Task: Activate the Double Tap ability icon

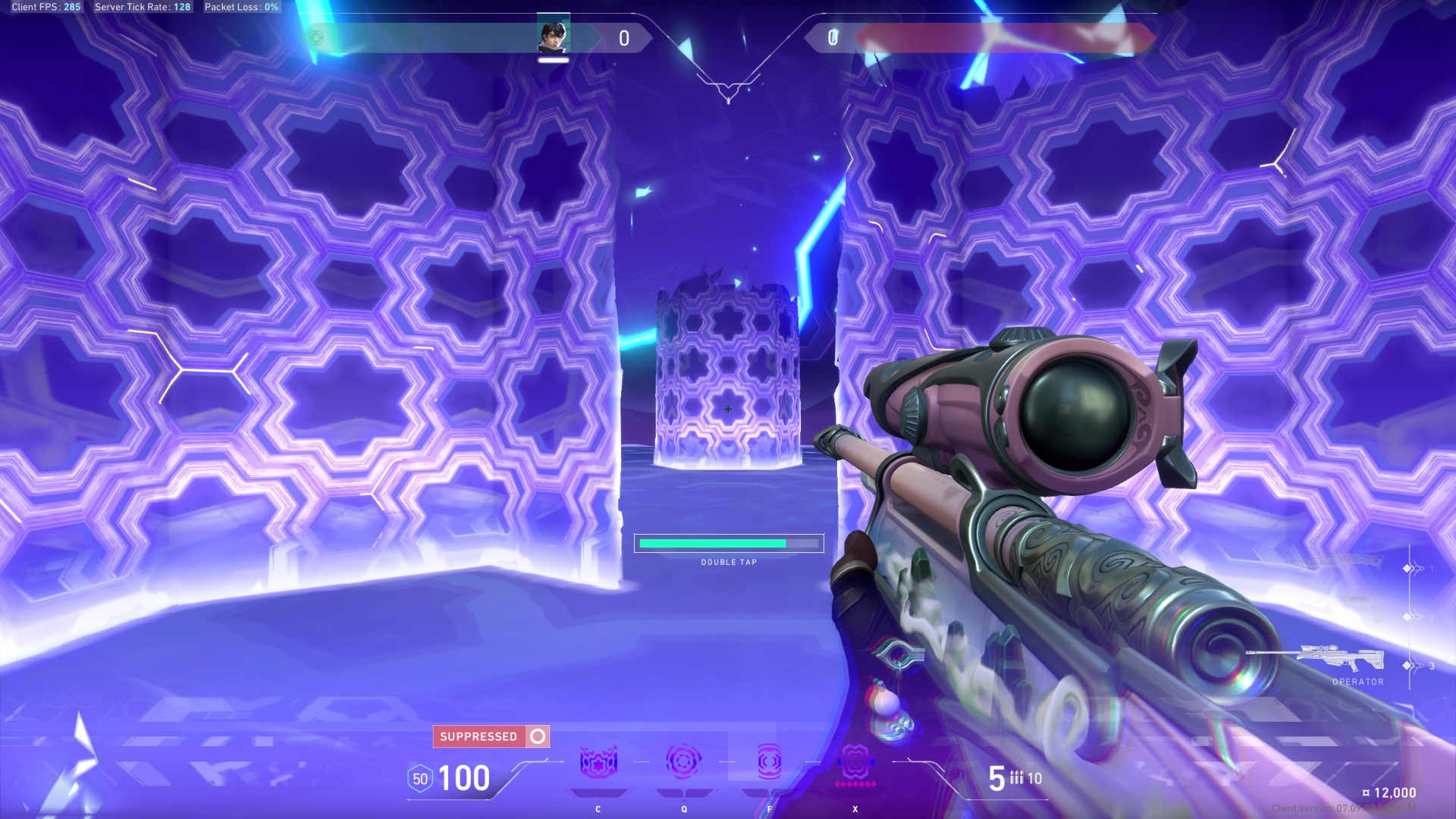Action: point(769,761)
